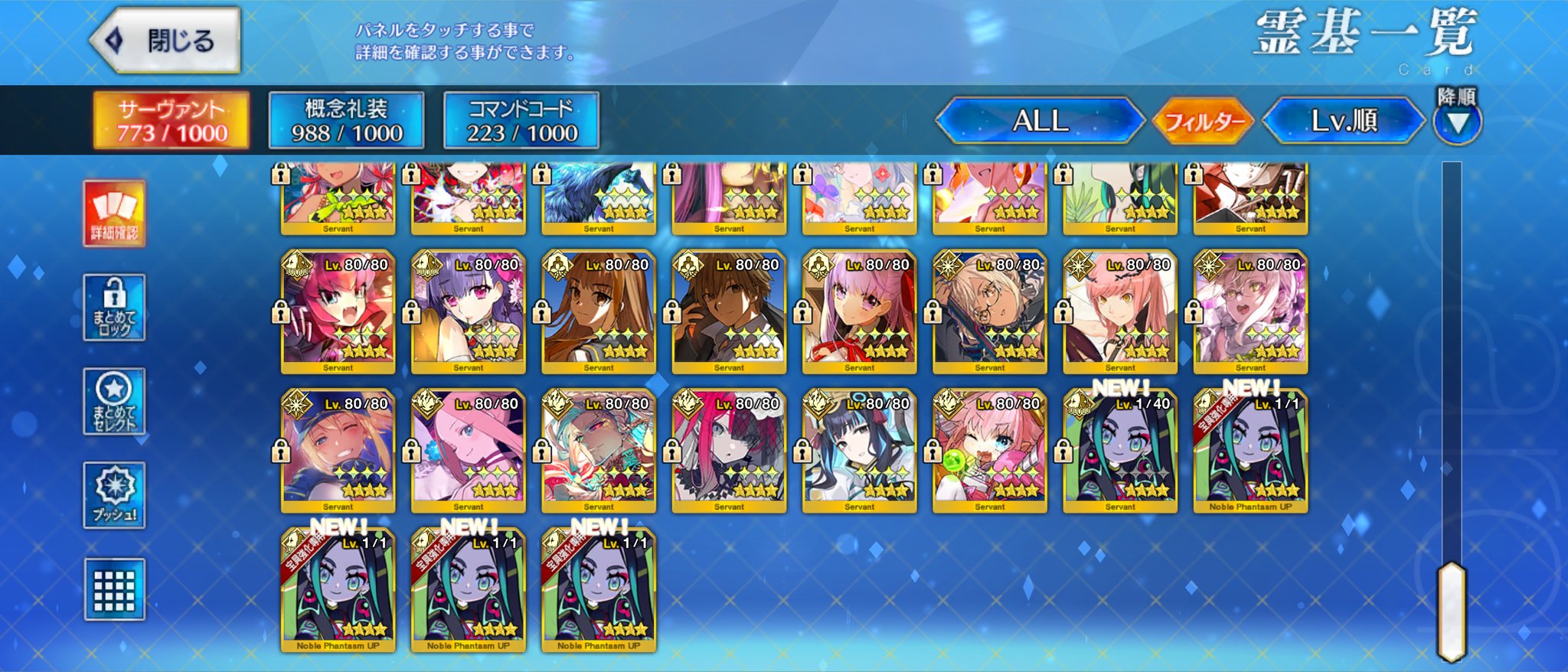Open the プッシュ! push button
1568x672 pixels.
point(114,495)
